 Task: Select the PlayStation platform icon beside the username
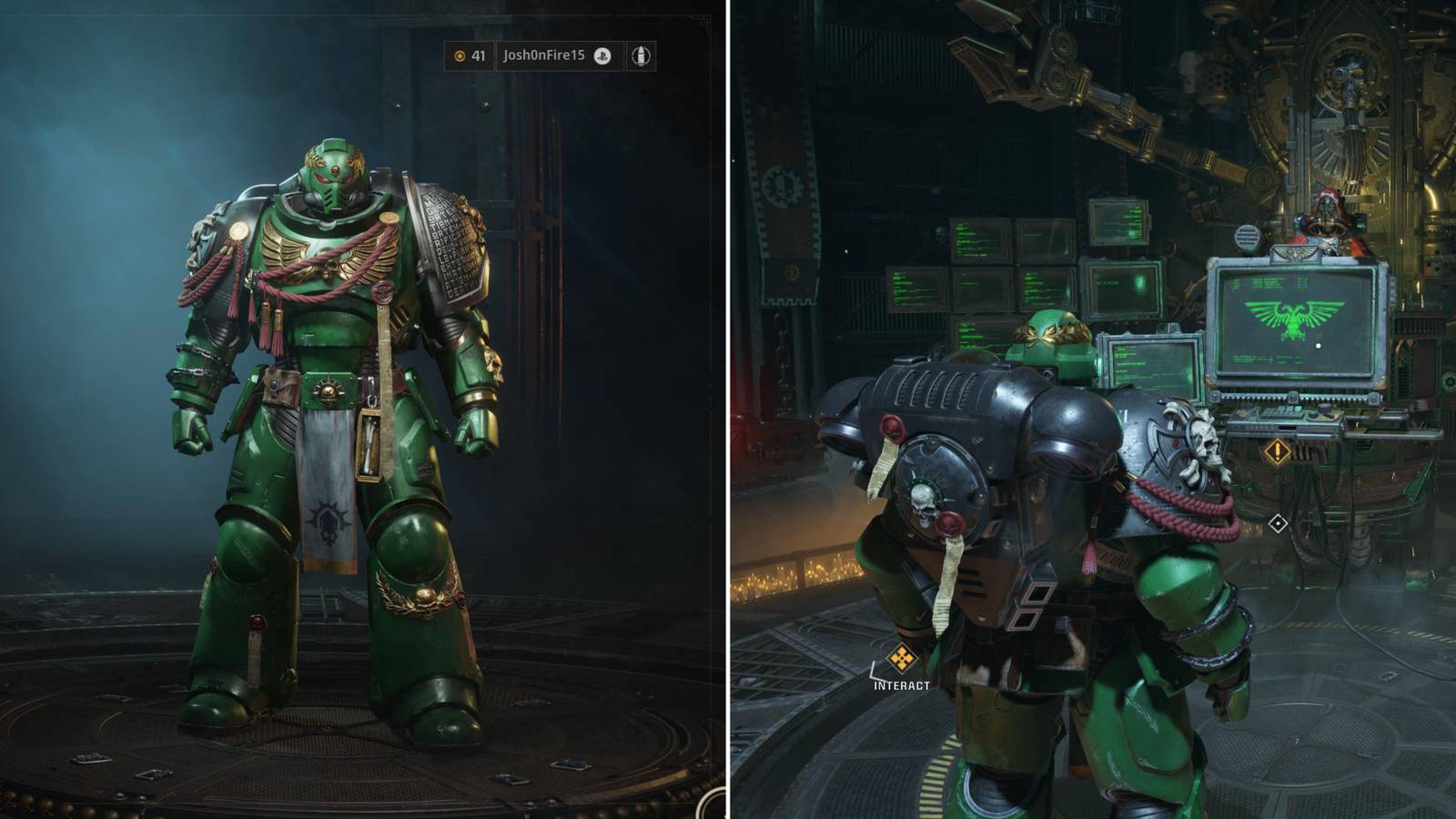pos(602,55)
